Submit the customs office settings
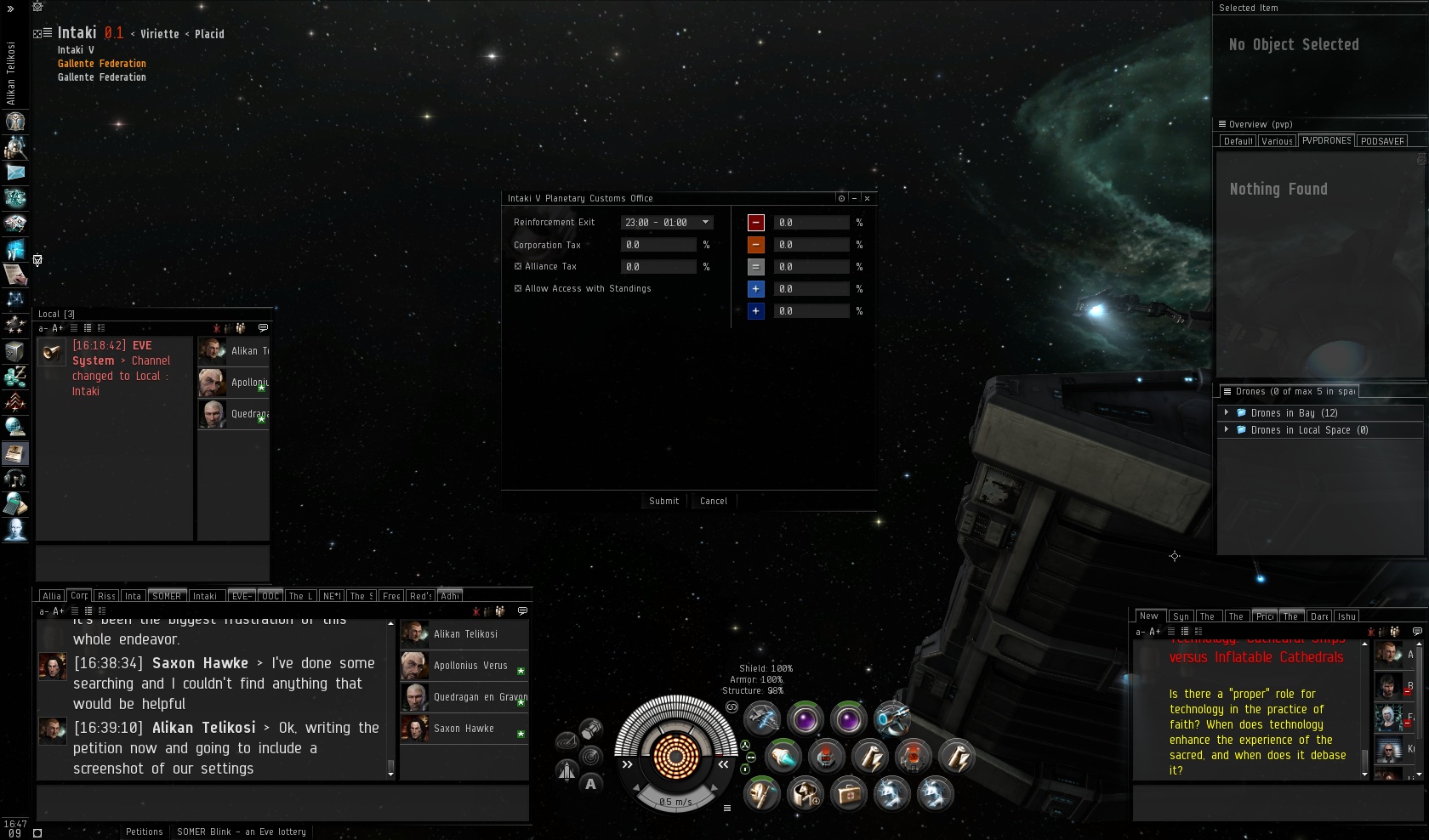The image size is (1429, 840). (x=663, y=501)
